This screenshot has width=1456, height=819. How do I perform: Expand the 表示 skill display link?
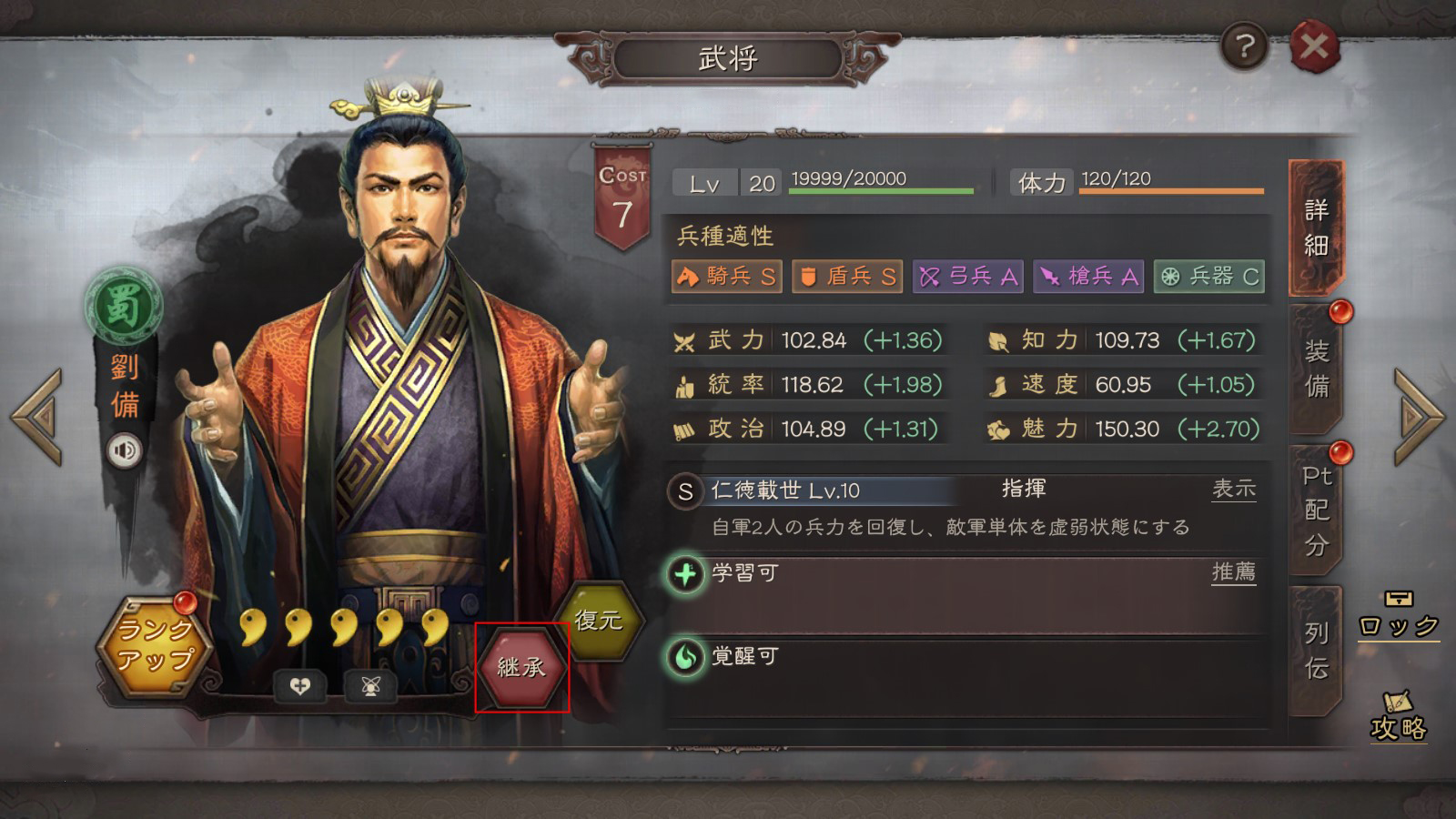pos(1235,489)
